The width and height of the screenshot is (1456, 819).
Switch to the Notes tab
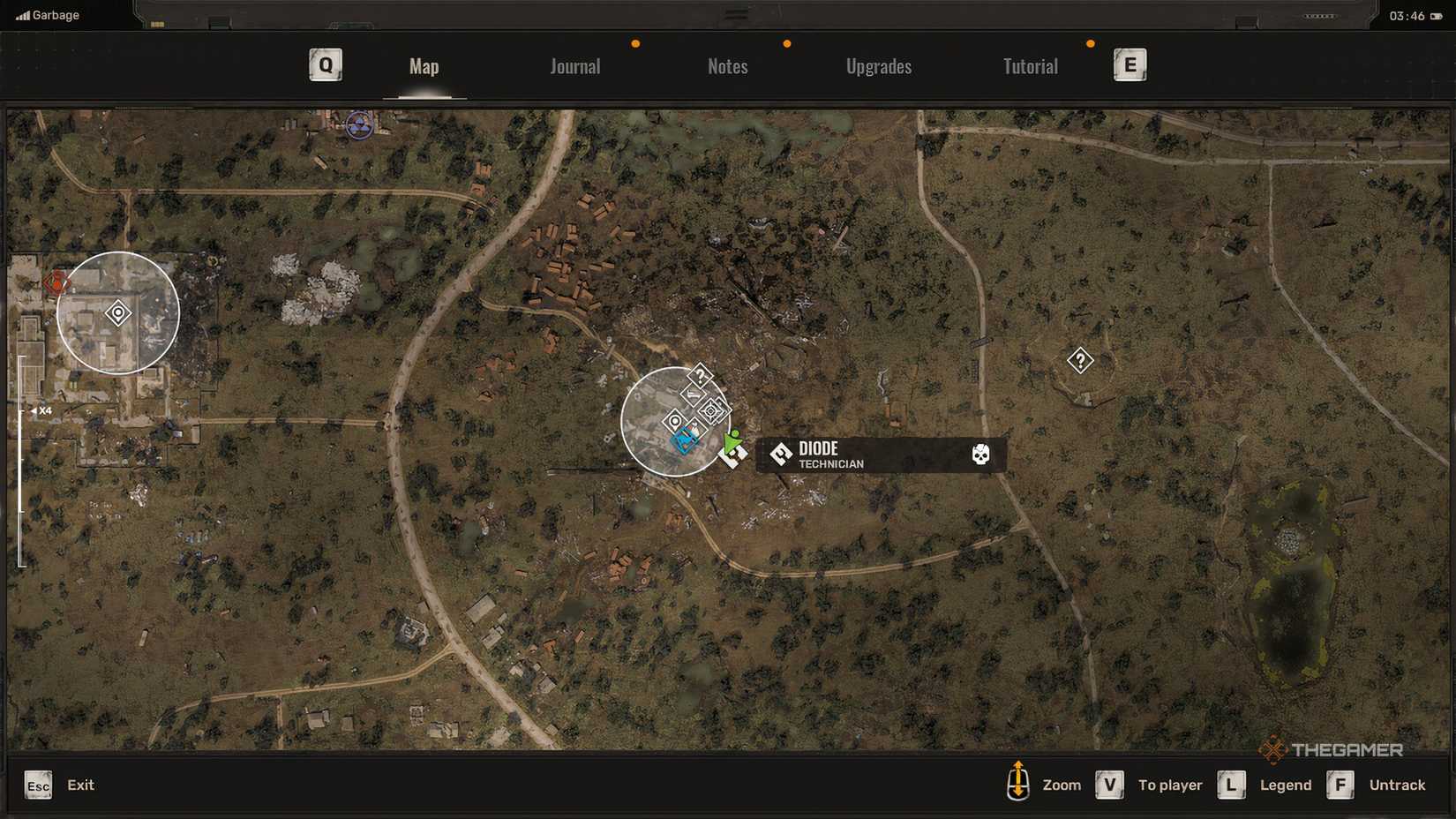click(727, 65)
